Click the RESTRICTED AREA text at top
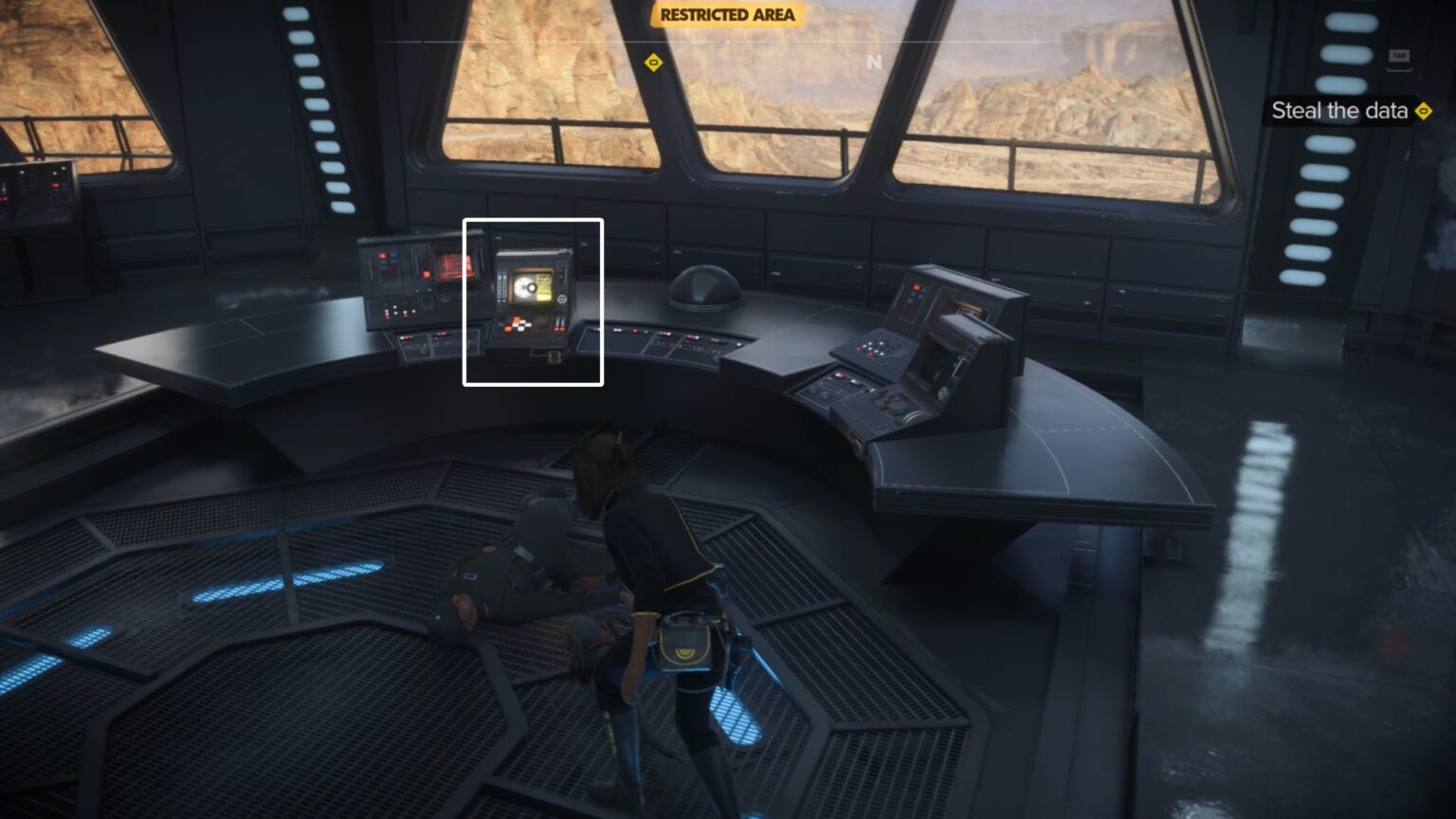The image size is (1456, 819). coord(728,15)
